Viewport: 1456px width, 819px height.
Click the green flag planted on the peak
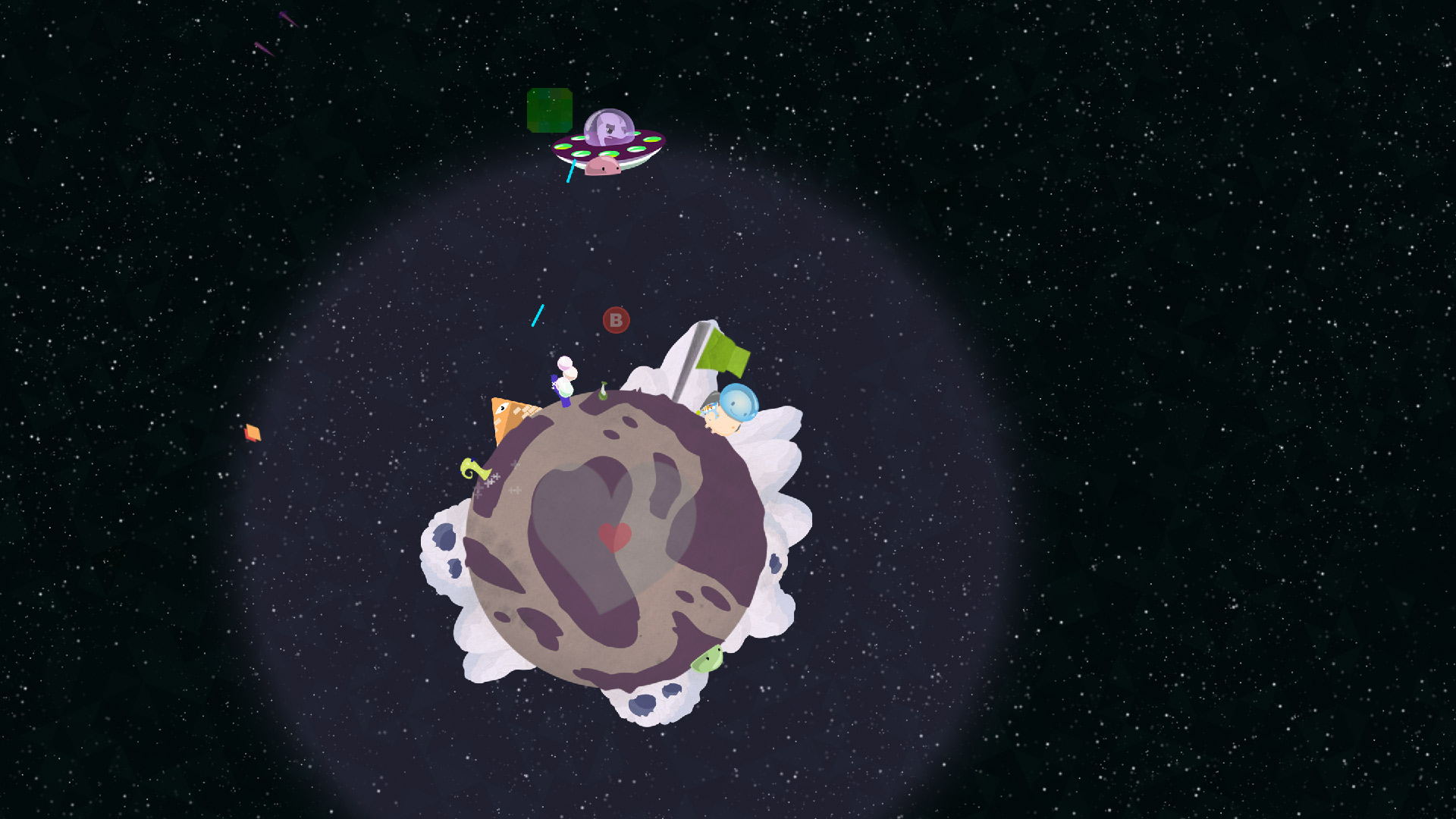pyautogui.click(x=721, y=350)
